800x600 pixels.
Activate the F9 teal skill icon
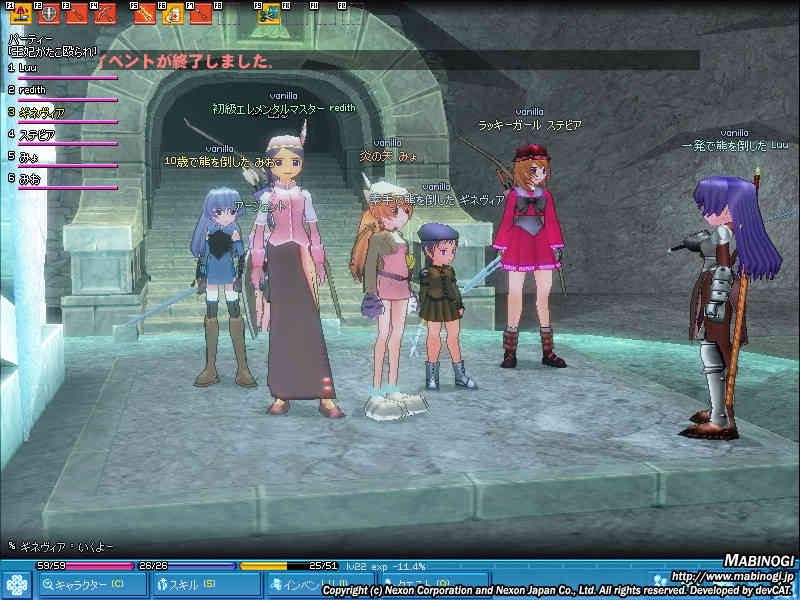(268, 16)
